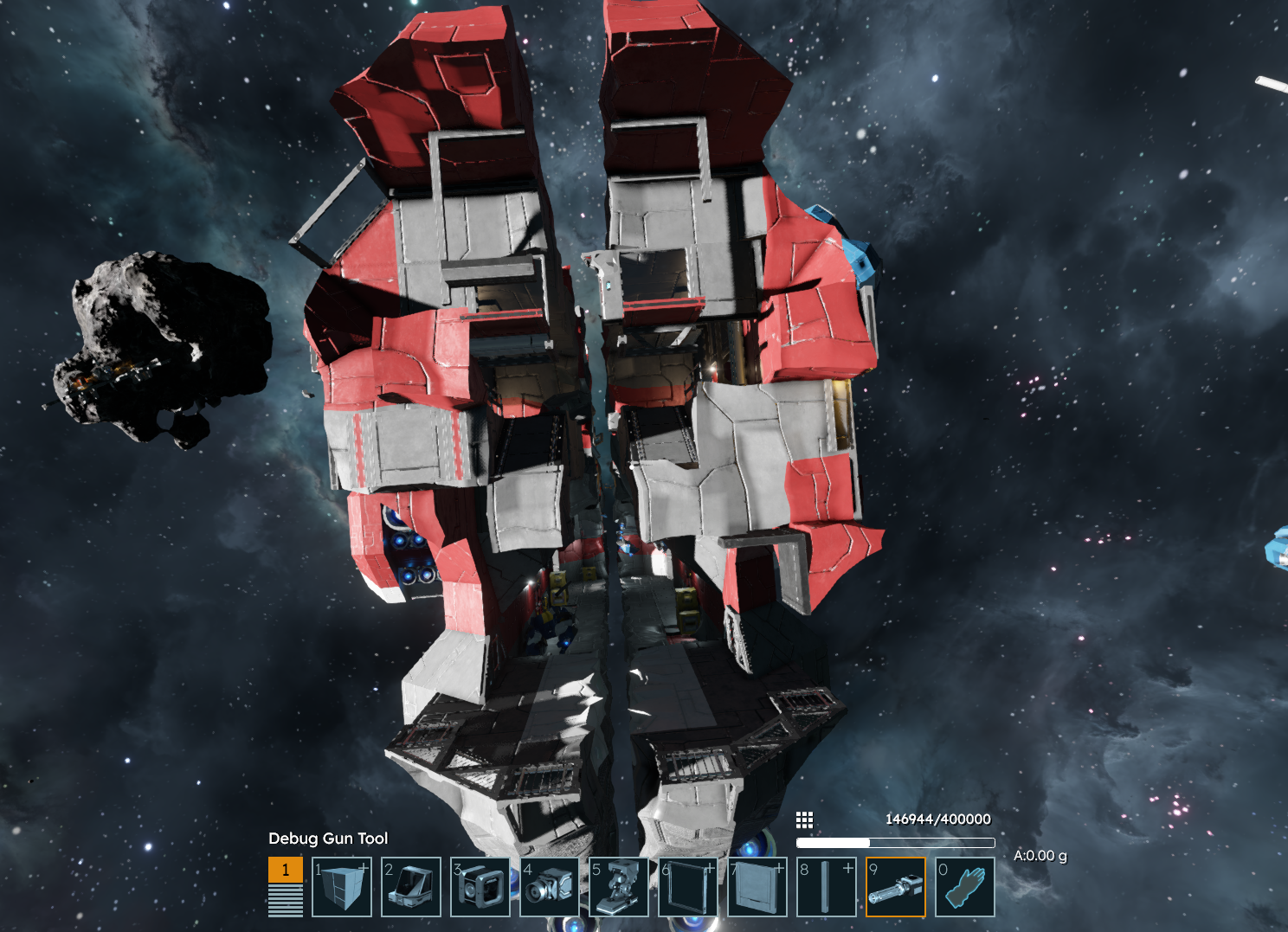Click the orange toolbar page 1 indicator
This screenshot has width=1288, height=932.
[x=286, y=870]
